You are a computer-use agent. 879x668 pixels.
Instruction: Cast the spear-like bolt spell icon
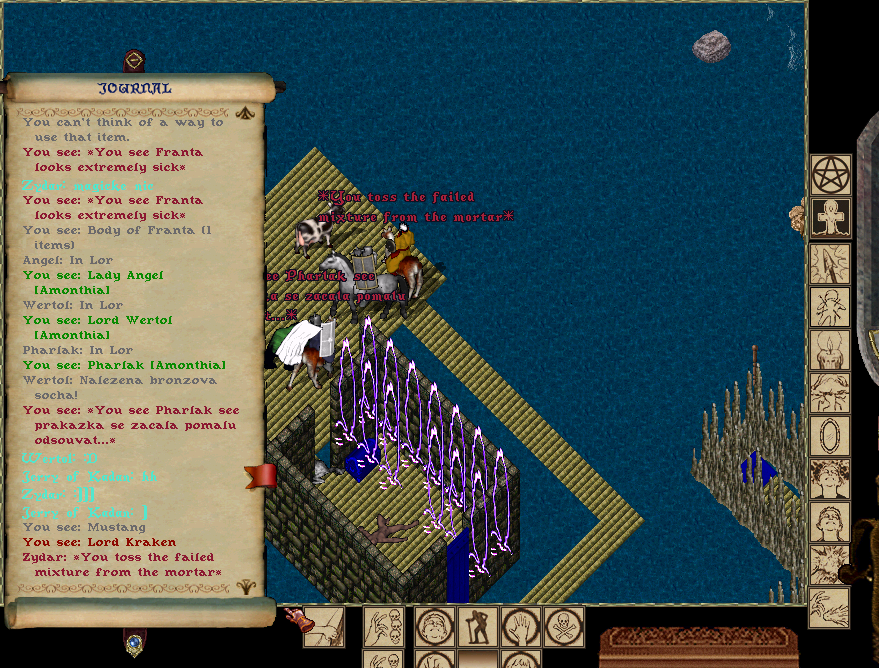coord(829,263)
